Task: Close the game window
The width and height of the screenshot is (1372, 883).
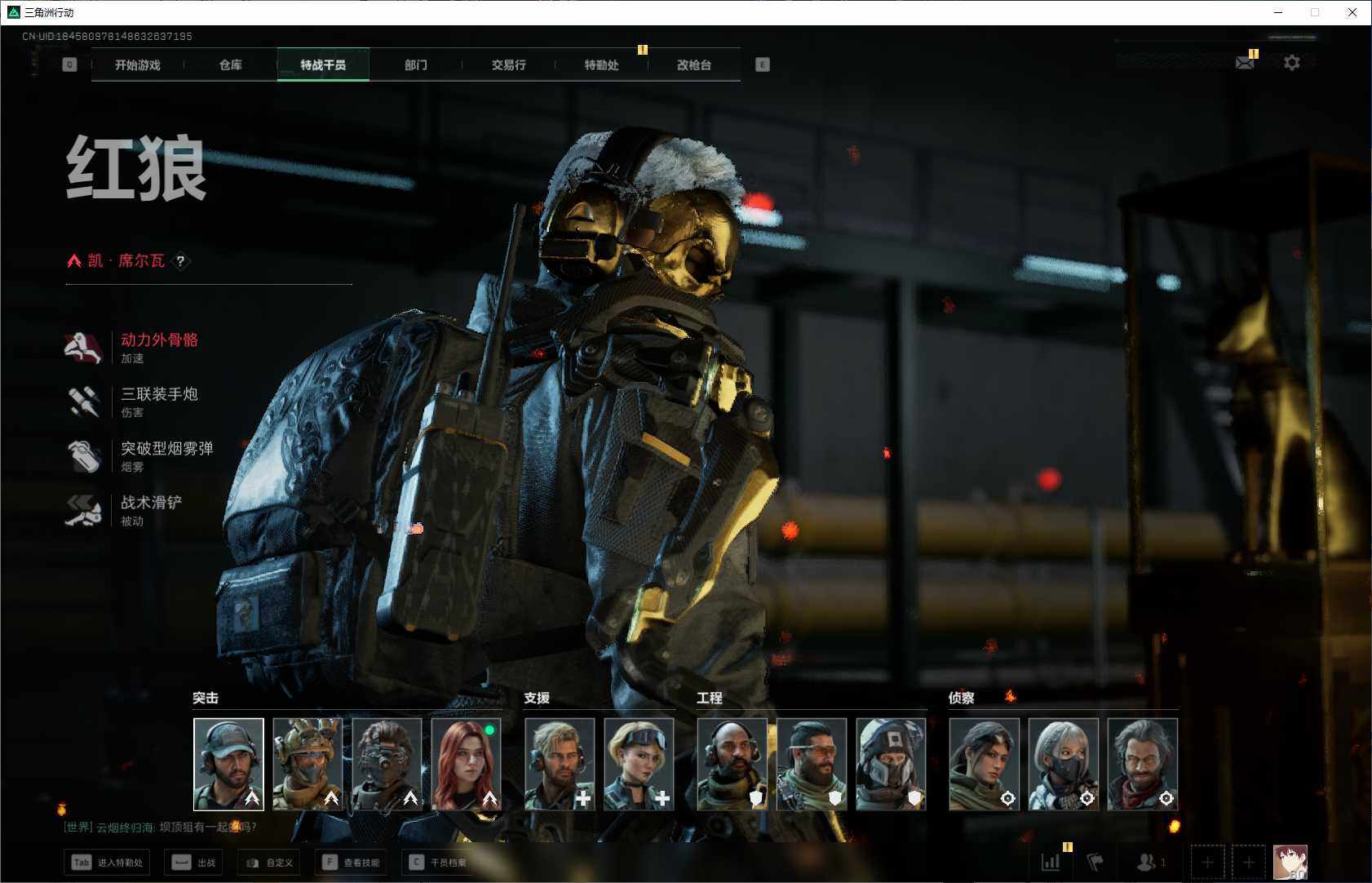Action: tap(1352, 12)
